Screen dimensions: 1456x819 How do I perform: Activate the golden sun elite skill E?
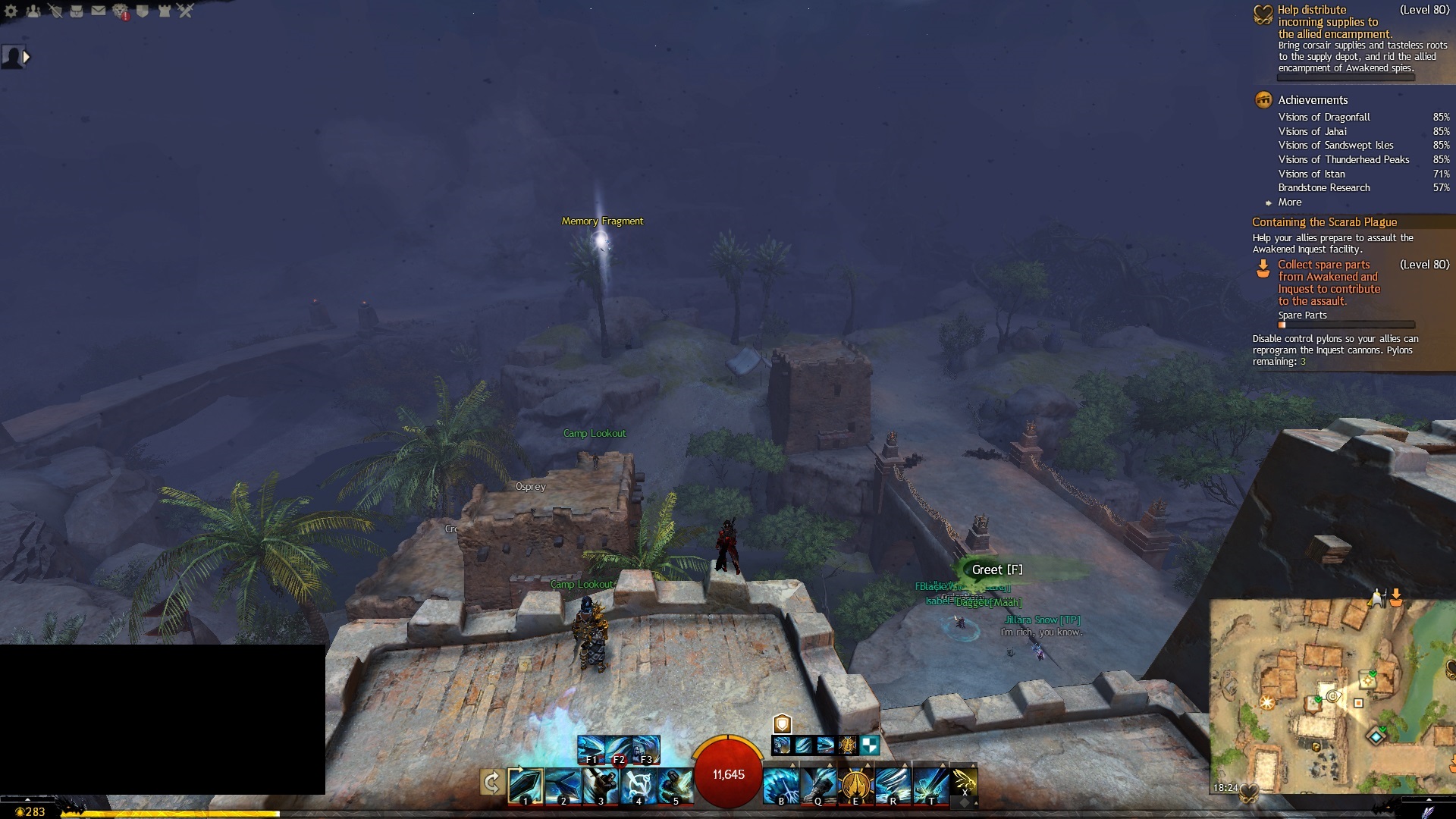click(x=855, y=785)
